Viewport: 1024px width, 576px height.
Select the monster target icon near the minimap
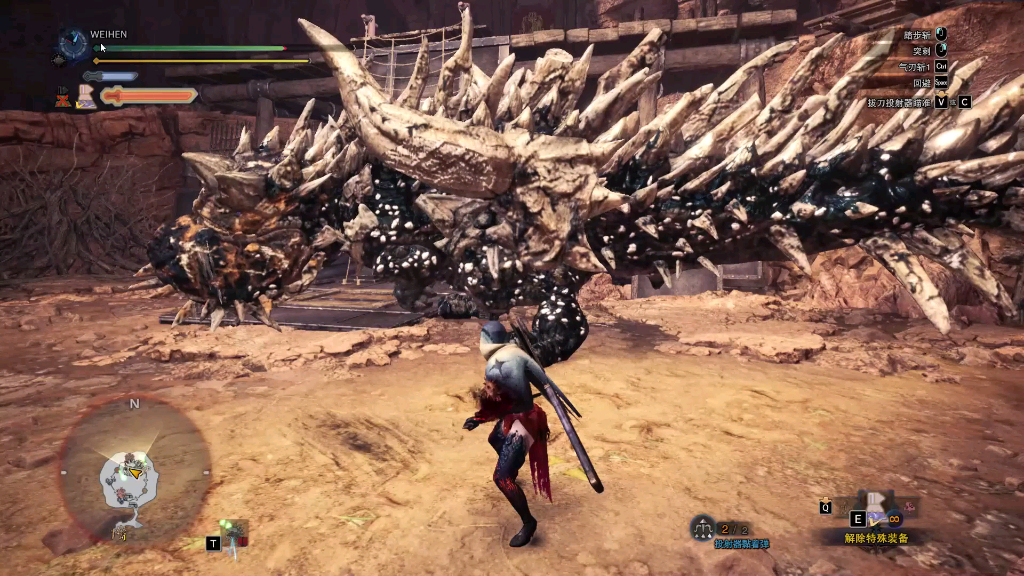tap(233, 531)
